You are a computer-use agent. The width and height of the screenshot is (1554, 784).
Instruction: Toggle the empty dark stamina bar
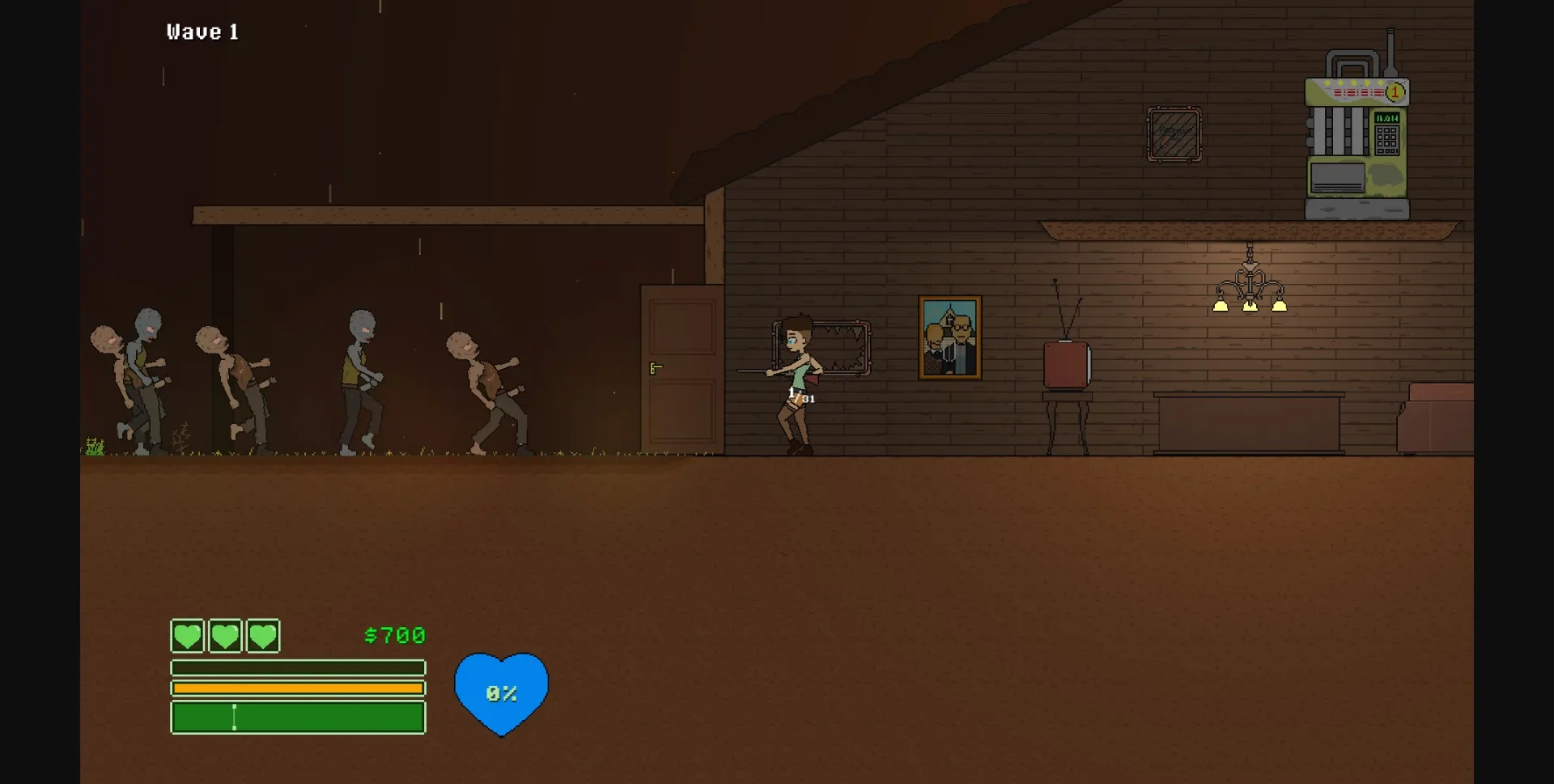click(x=298, y=667)
